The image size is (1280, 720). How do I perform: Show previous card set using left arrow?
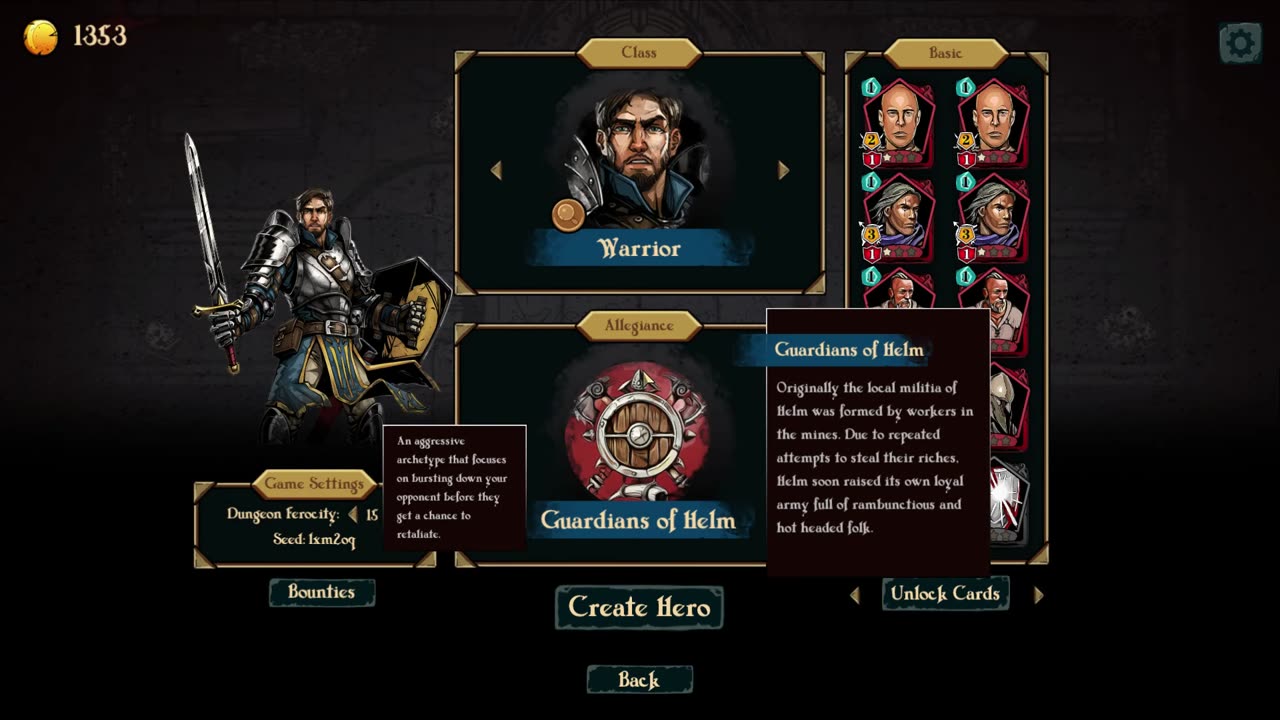[x=855, y=595]
